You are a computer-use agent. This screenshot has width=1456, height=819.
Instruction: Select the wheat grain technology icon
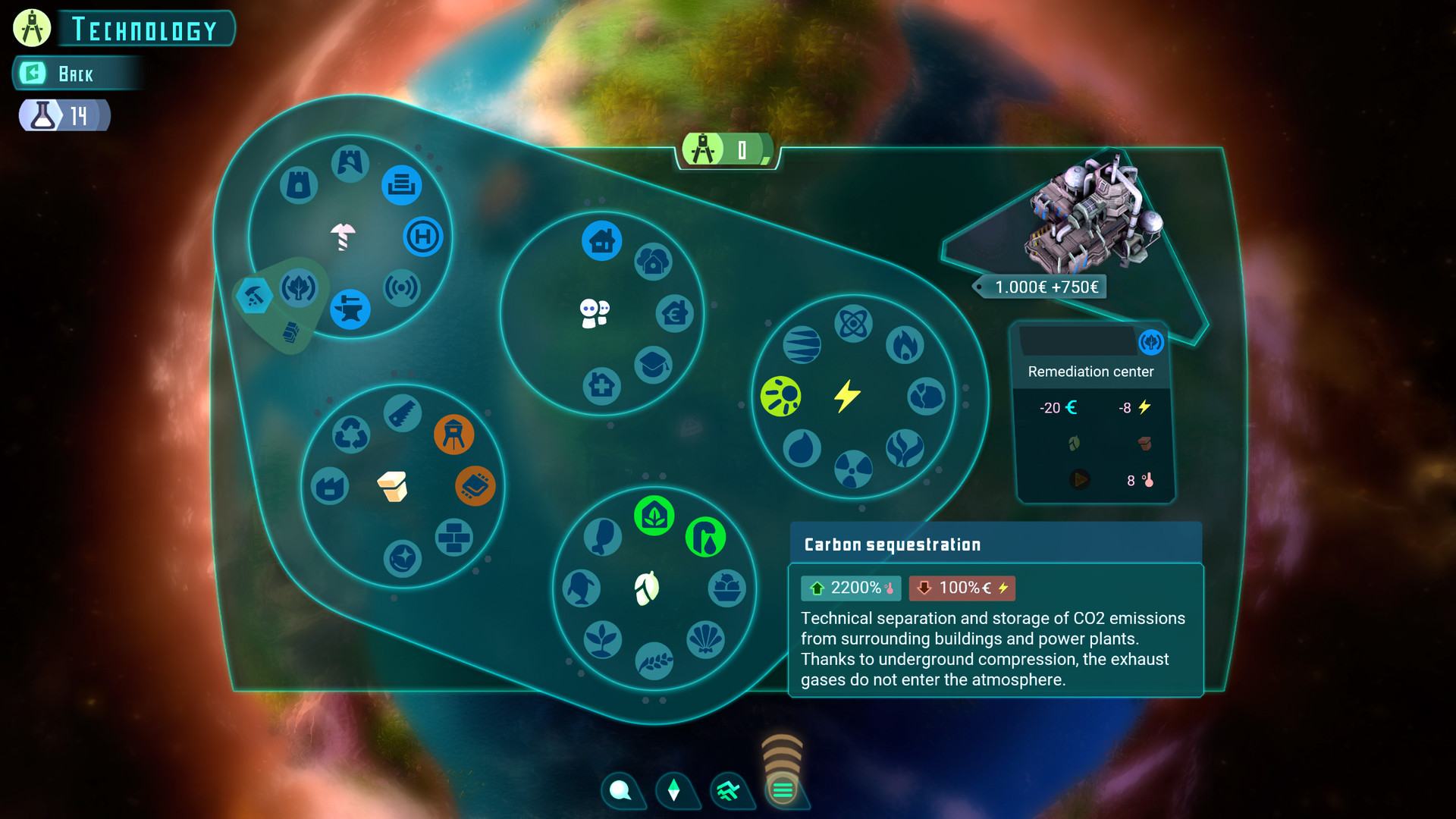click(654, 661)
